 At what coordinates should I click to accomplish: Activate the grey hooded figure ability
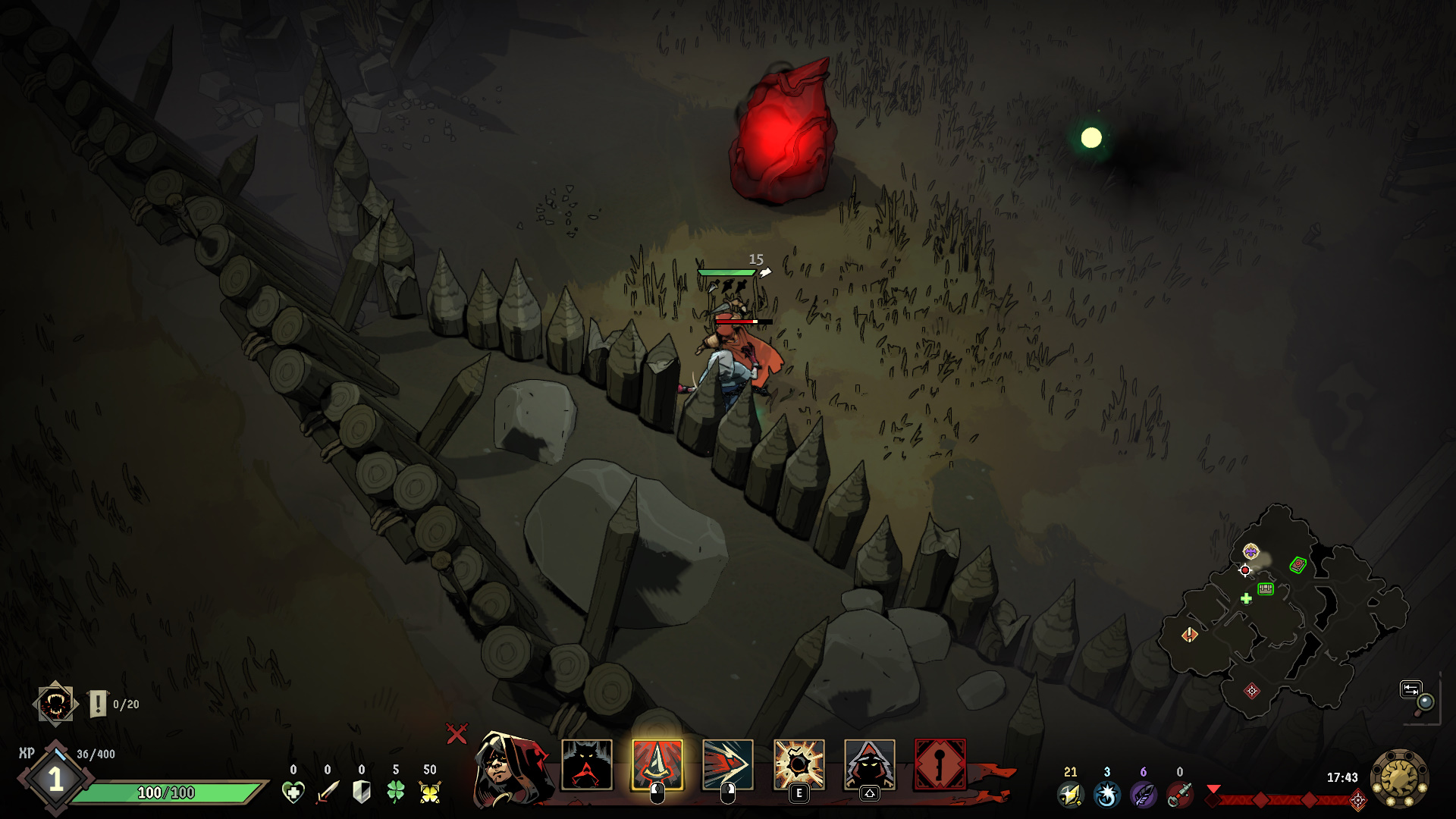click(869, 765)
